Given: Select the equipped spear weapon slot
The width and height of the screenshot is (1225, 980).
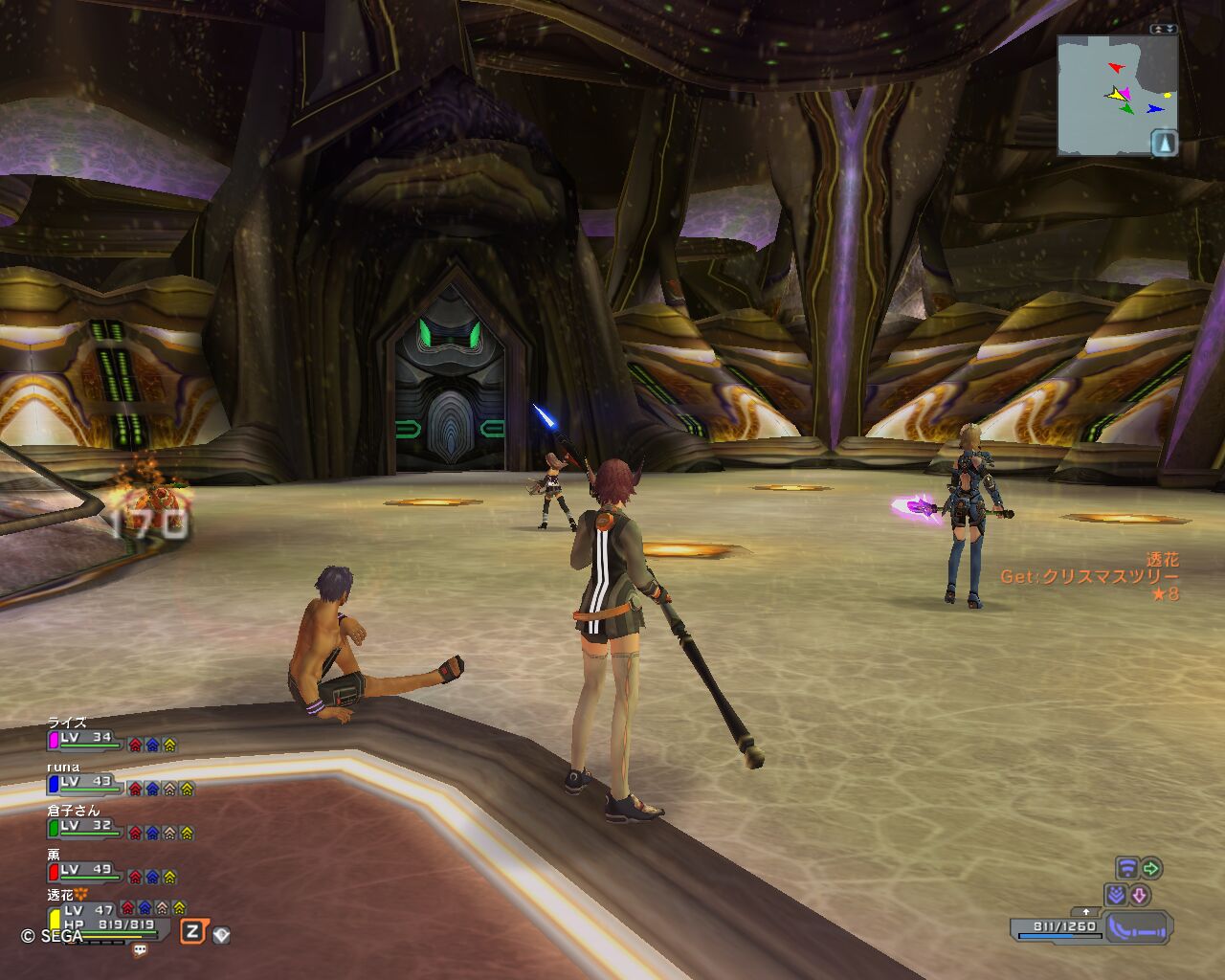Looking at the screenshot, I should [1138, 926].
